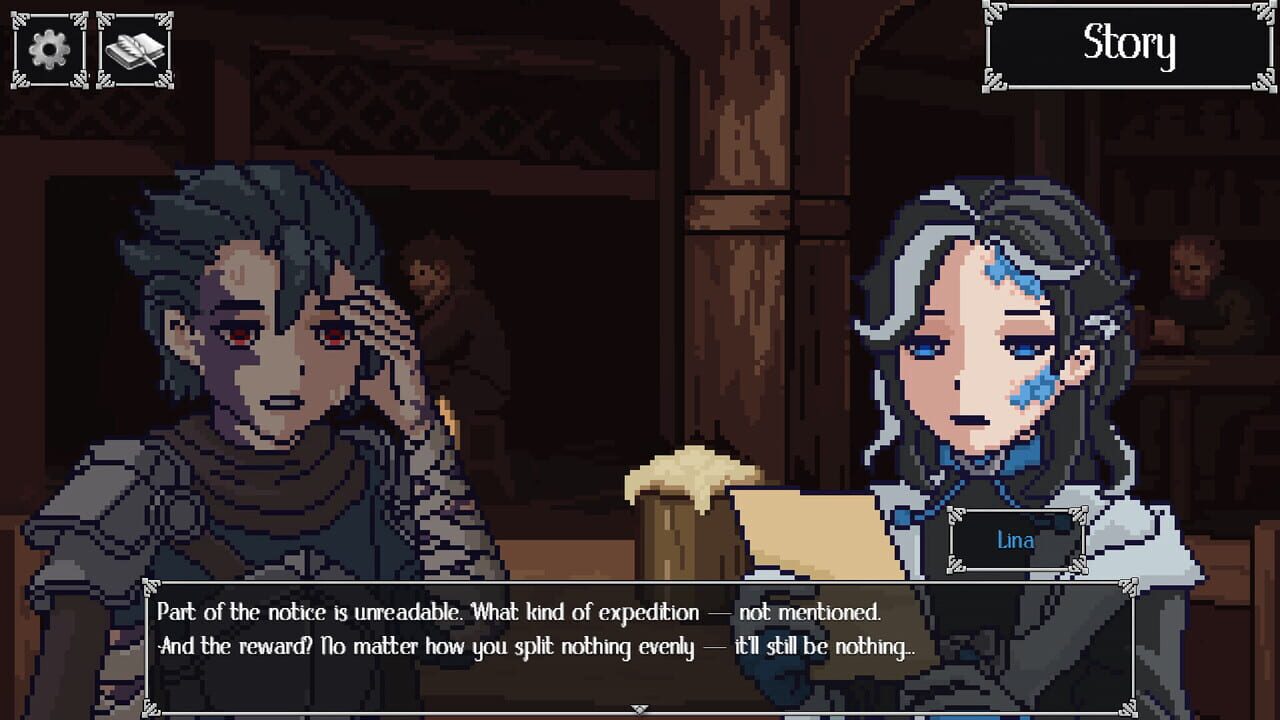This screenshot has height=720, width=1280.
Task: Select the Lina character name tab
Action: tap(1017, 540)
